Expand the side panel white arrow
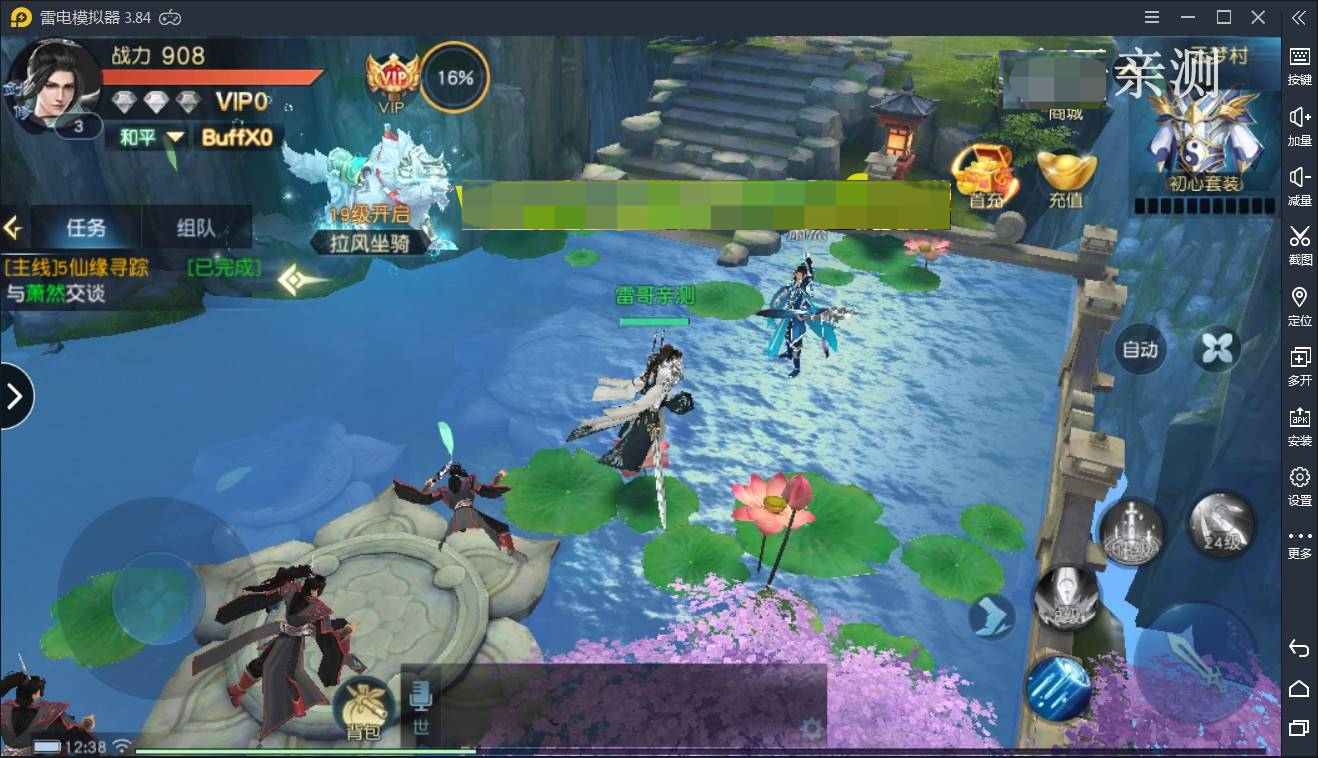The image size is (1318, 758). click(x=15, y=396)
